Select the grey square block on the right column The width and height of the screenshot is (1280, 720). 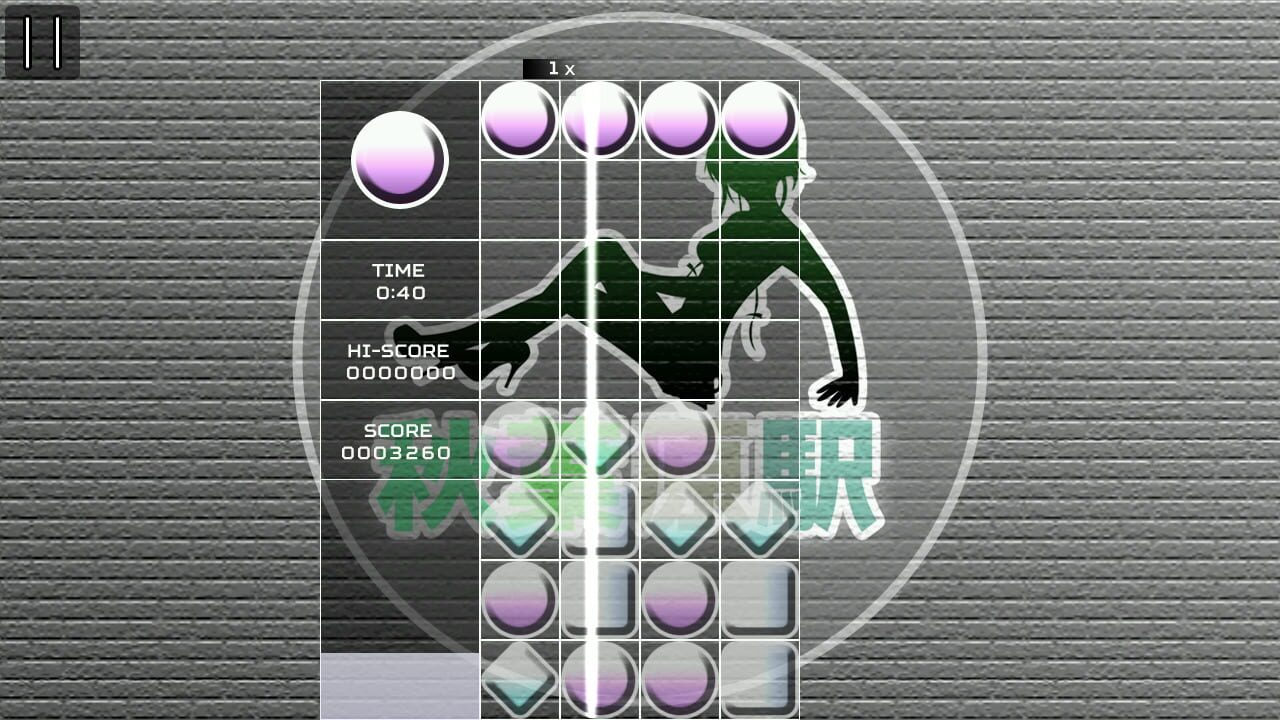(x=760, y=600)
